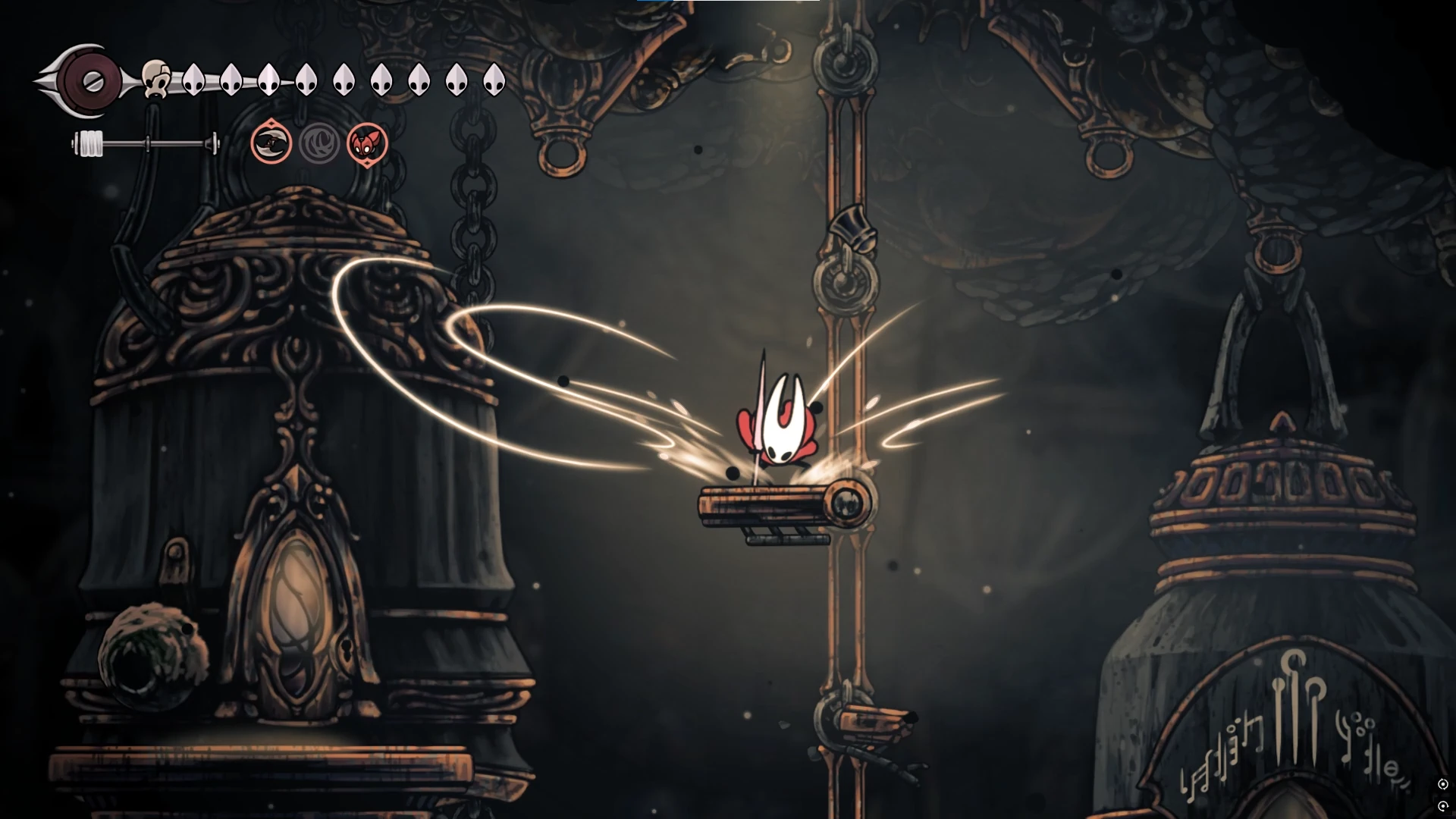The height and width of the screenshot is (819, 1456).
Task: Select the greyed-out swirl skill icon
Action: (319, 143)
